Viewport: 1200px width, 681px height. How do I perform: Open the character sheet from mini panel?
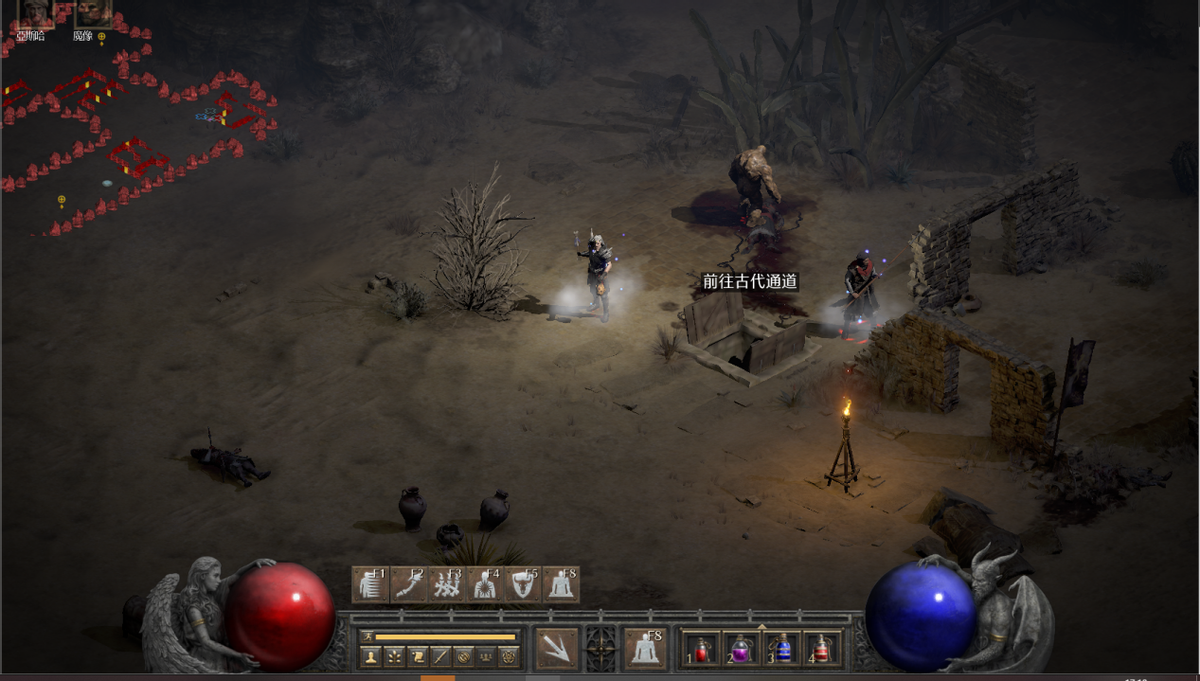pos(371,657)
